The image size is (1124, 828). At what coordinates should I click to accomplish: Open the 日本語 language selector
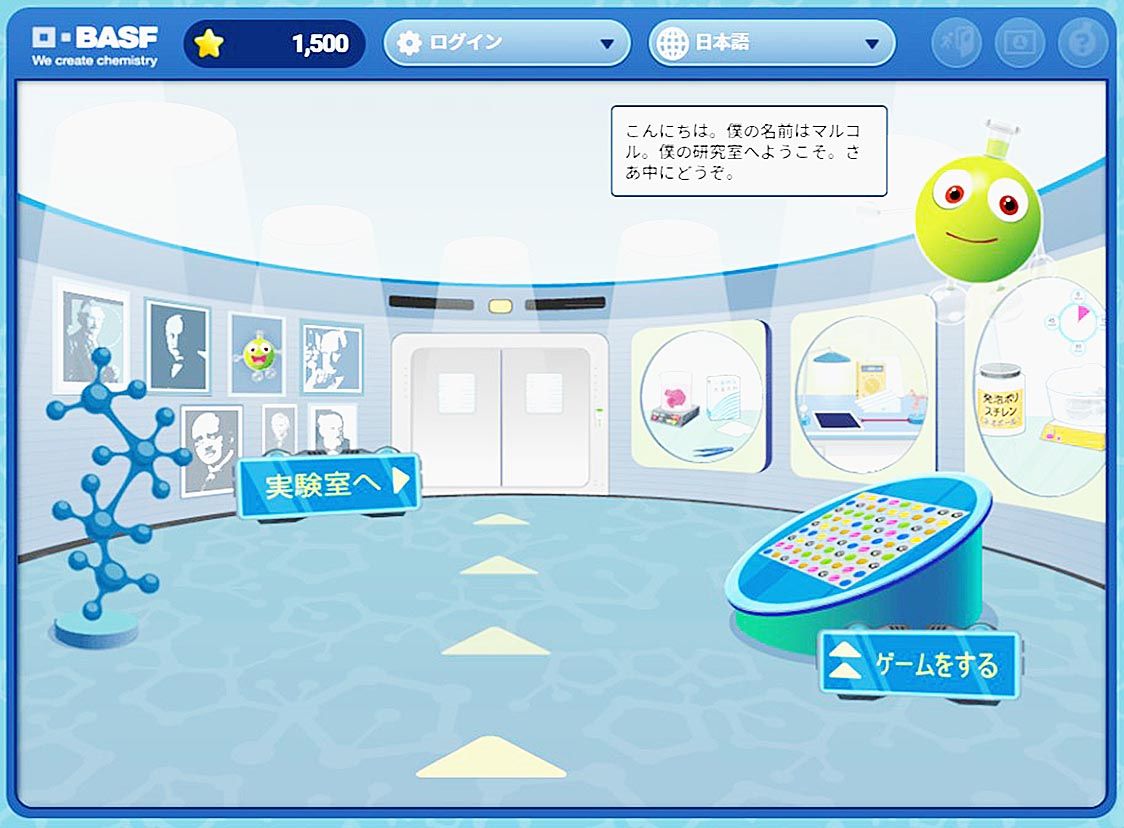[x=771, y=44]
